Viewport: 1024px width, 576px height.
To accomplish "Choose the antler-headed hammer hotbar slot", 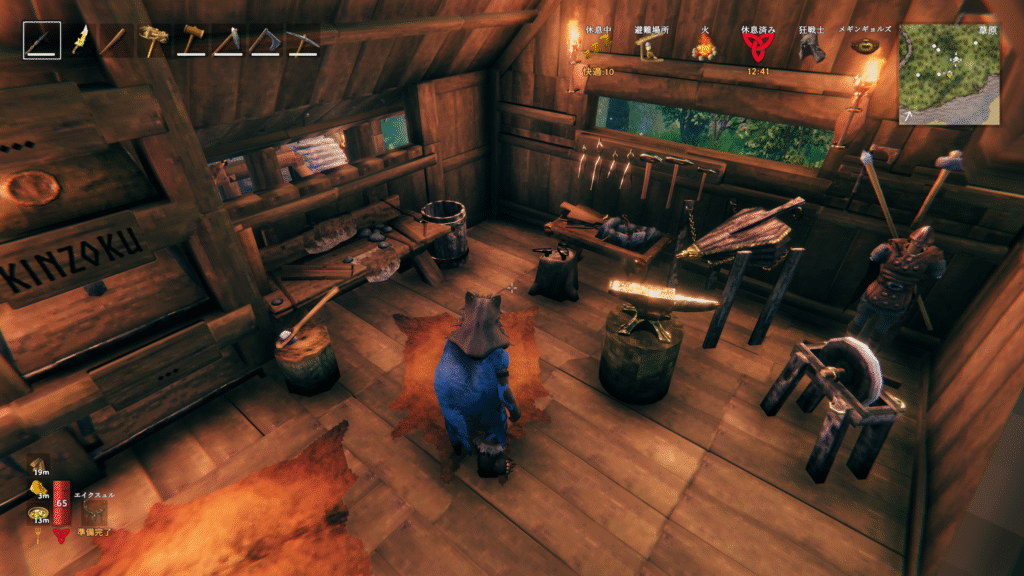I will point(151,41).
